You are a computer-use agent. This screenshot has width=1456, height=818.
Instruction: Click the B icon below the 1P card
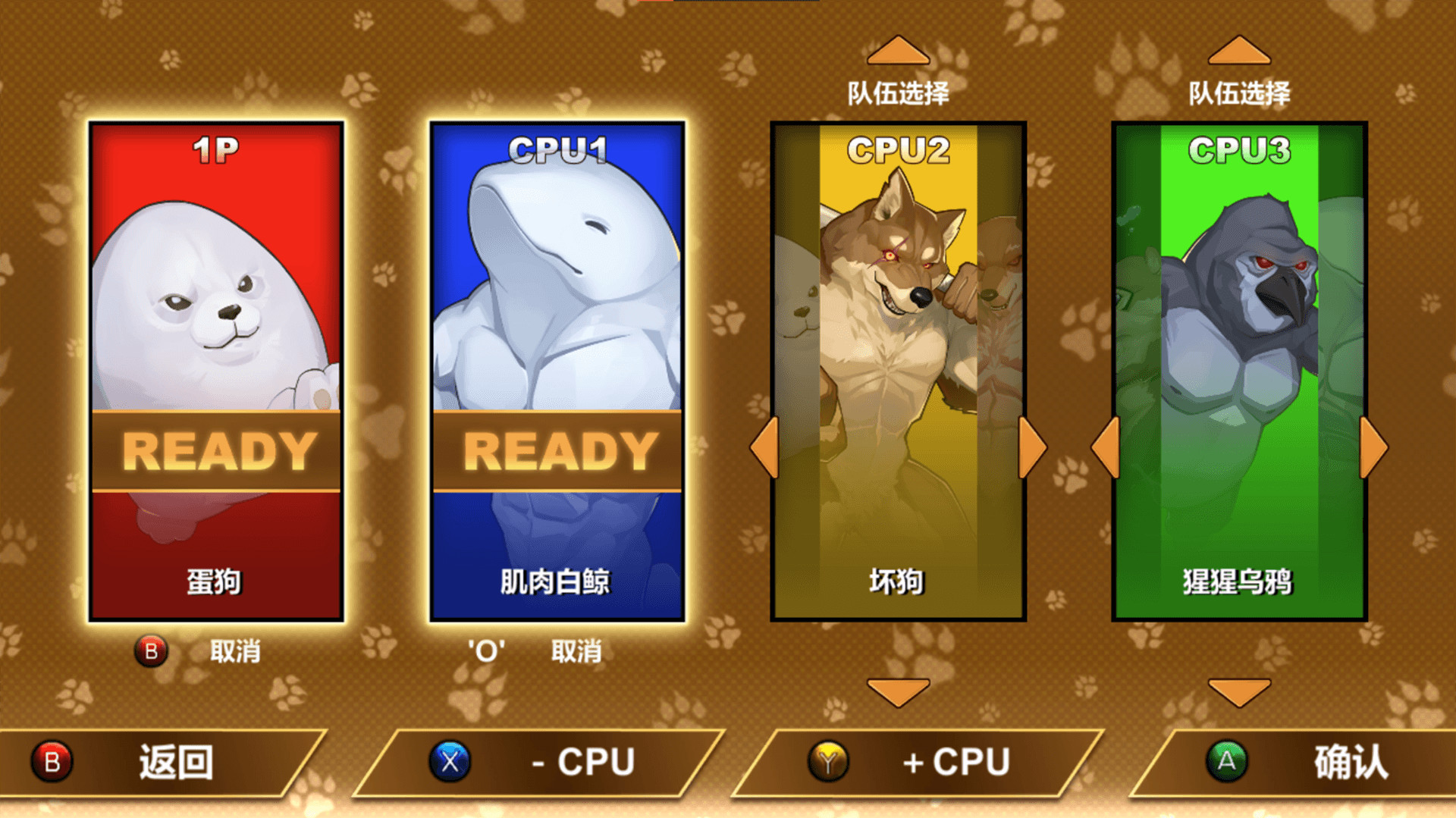[x=152, y=650]
